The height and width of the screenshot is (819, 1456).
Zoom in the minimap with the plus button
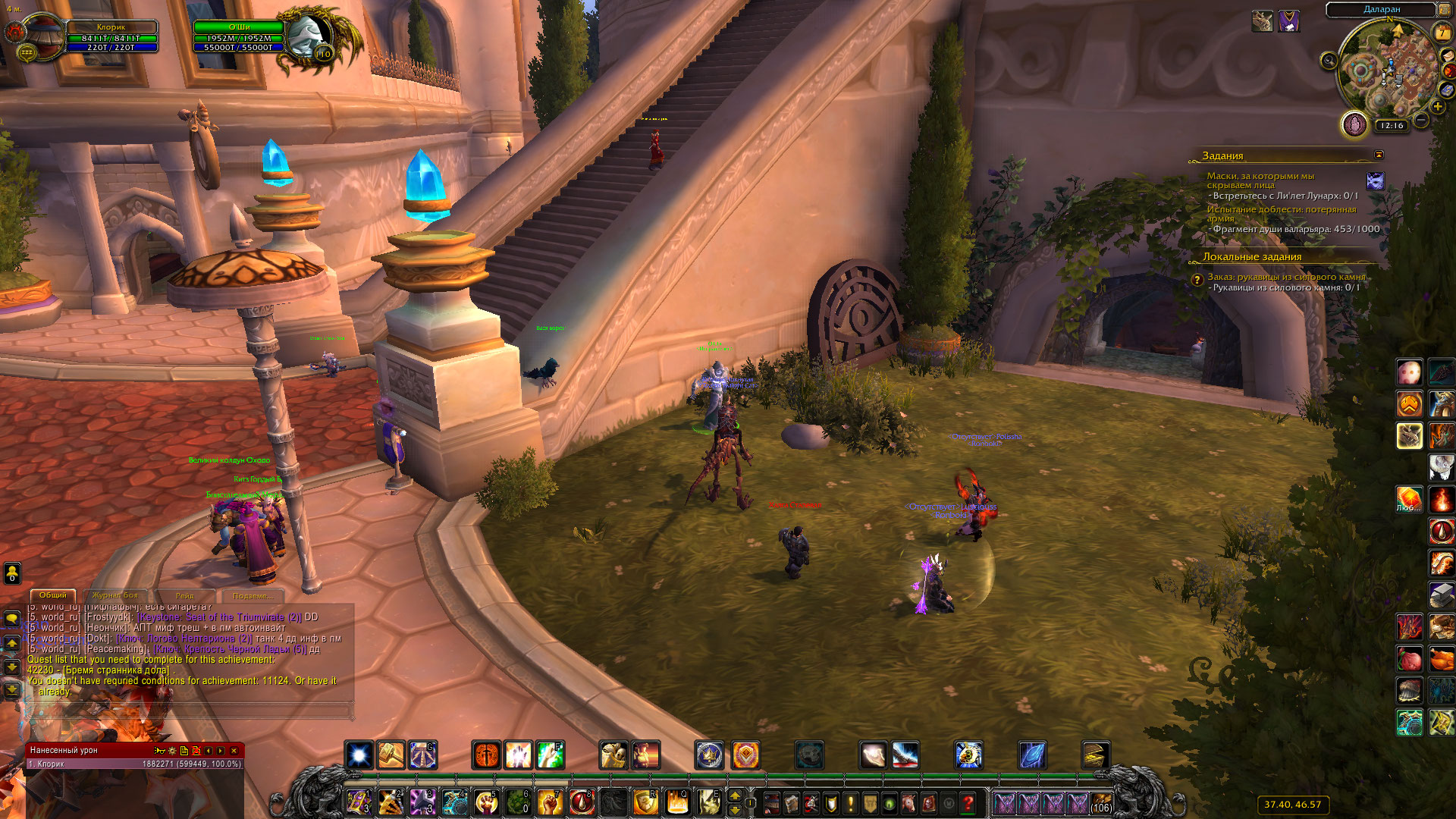pos(1437,107)
